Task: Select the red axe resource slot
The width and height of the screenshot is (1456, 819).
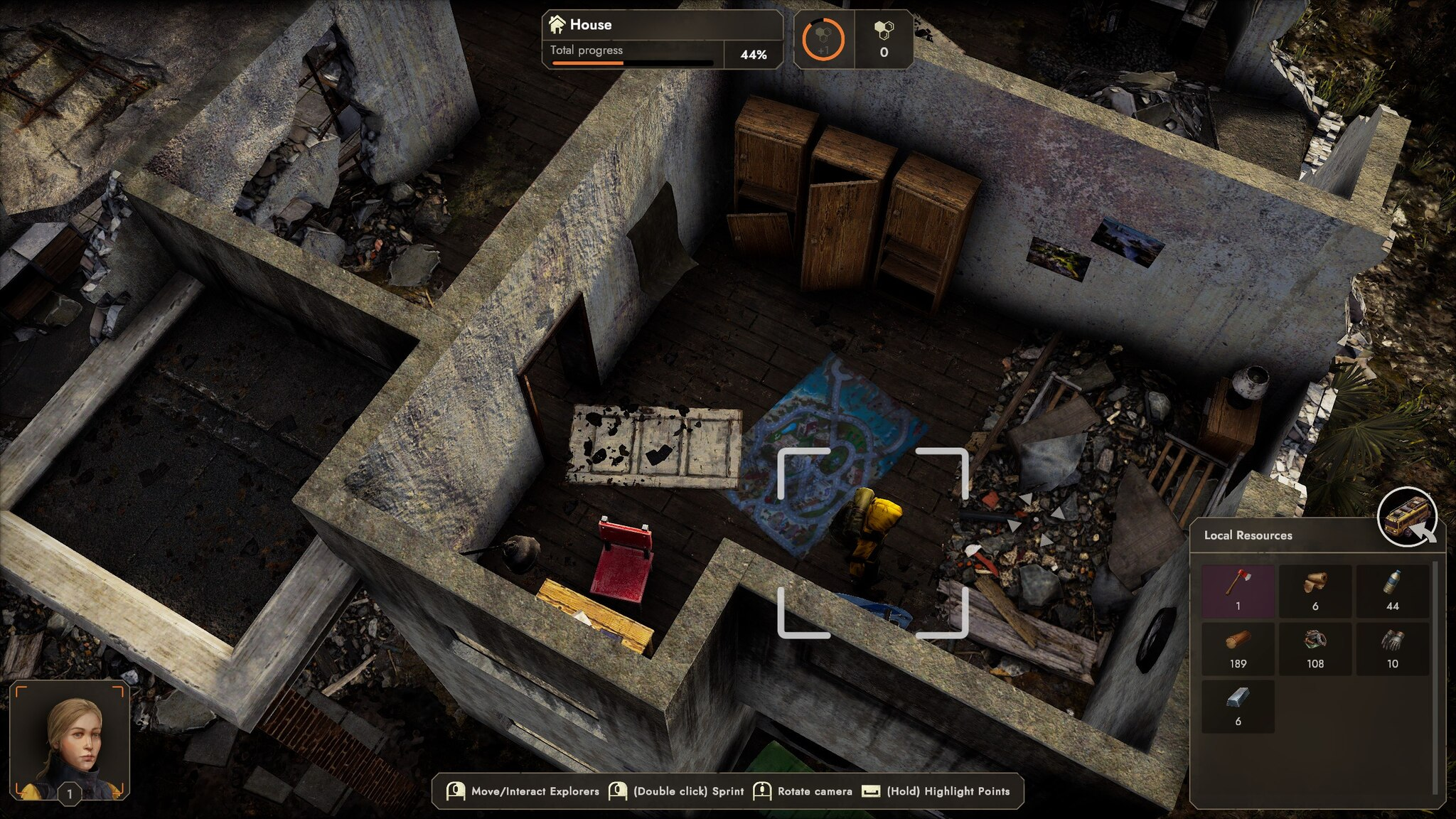Action: point(1238,590)
